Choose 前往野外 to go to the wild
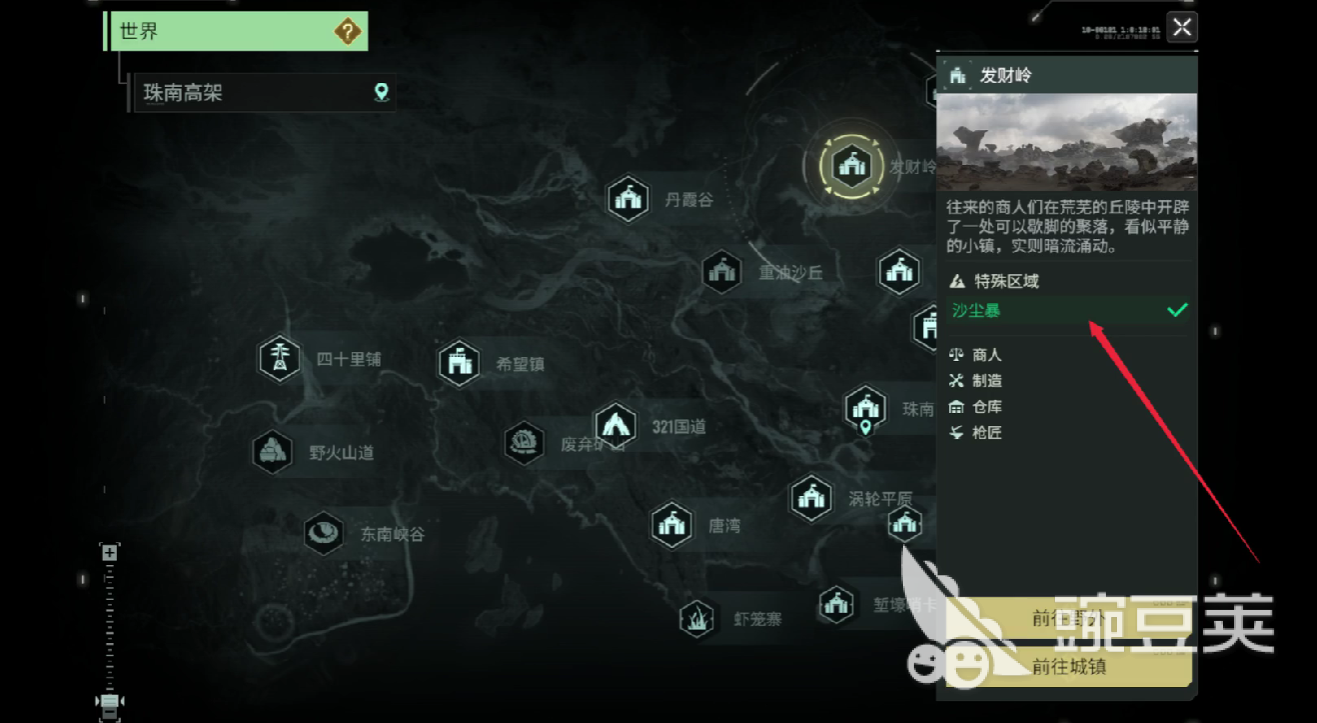The image size is (1317, 723). pos(1068,619)
